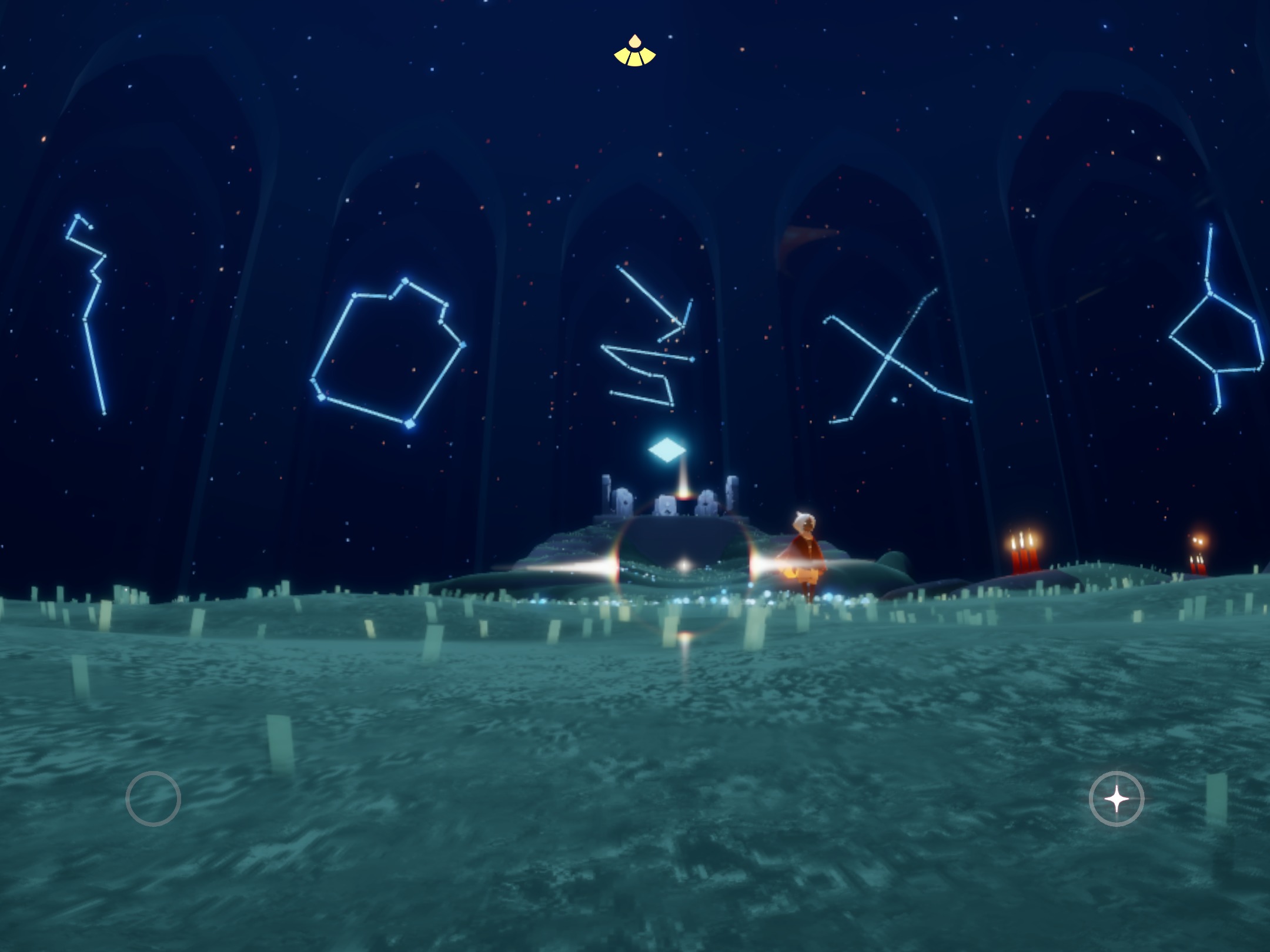Tap the yellow winged cape energy icon
The image size is (1270, 952).
point(634,52)
